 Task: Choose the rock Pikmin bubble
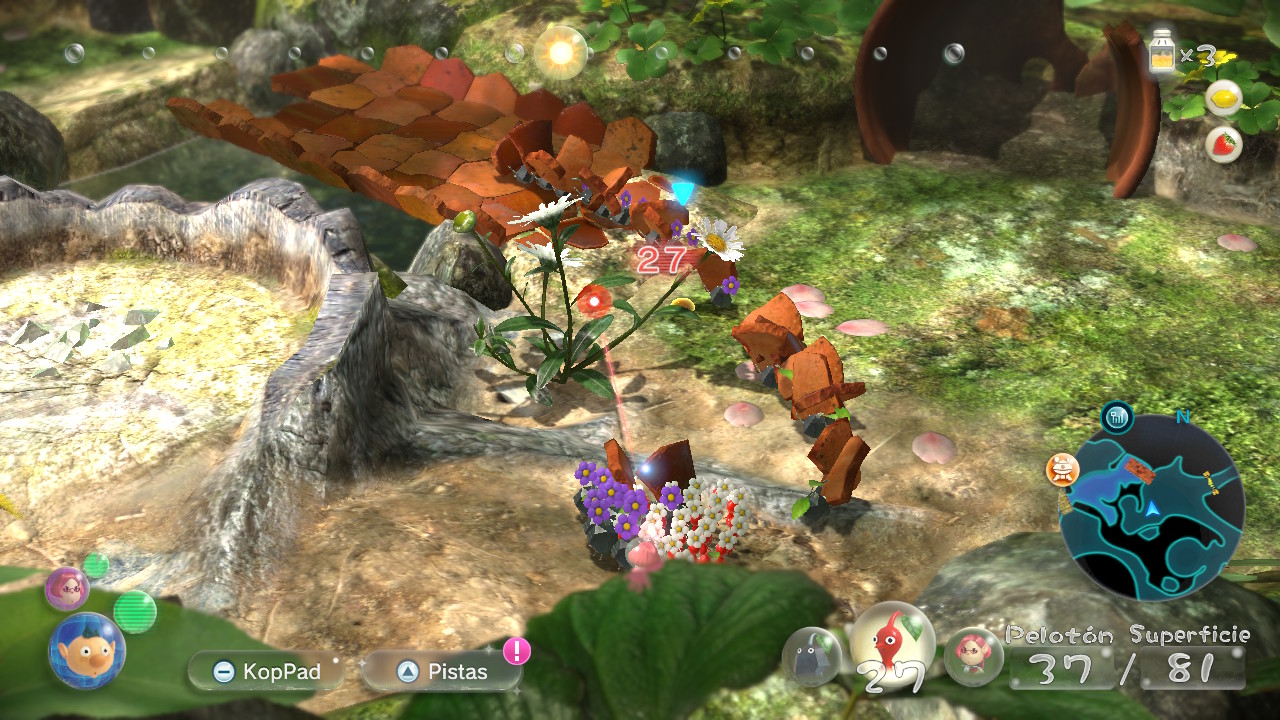[810, 656]
